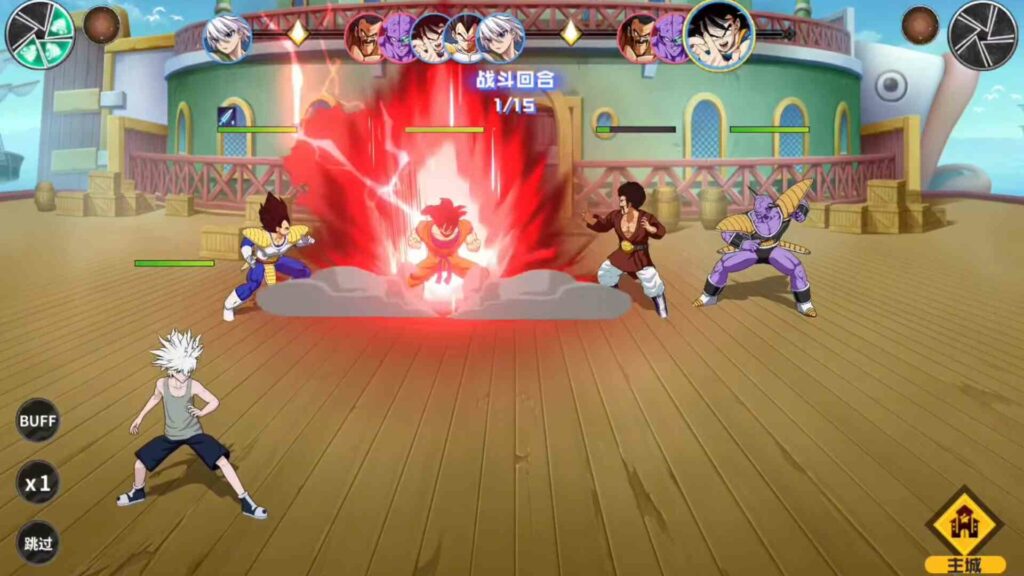Tap the green segmented team gauge icon
Viewport: 1024px width, 576px height.
[40, 32]
